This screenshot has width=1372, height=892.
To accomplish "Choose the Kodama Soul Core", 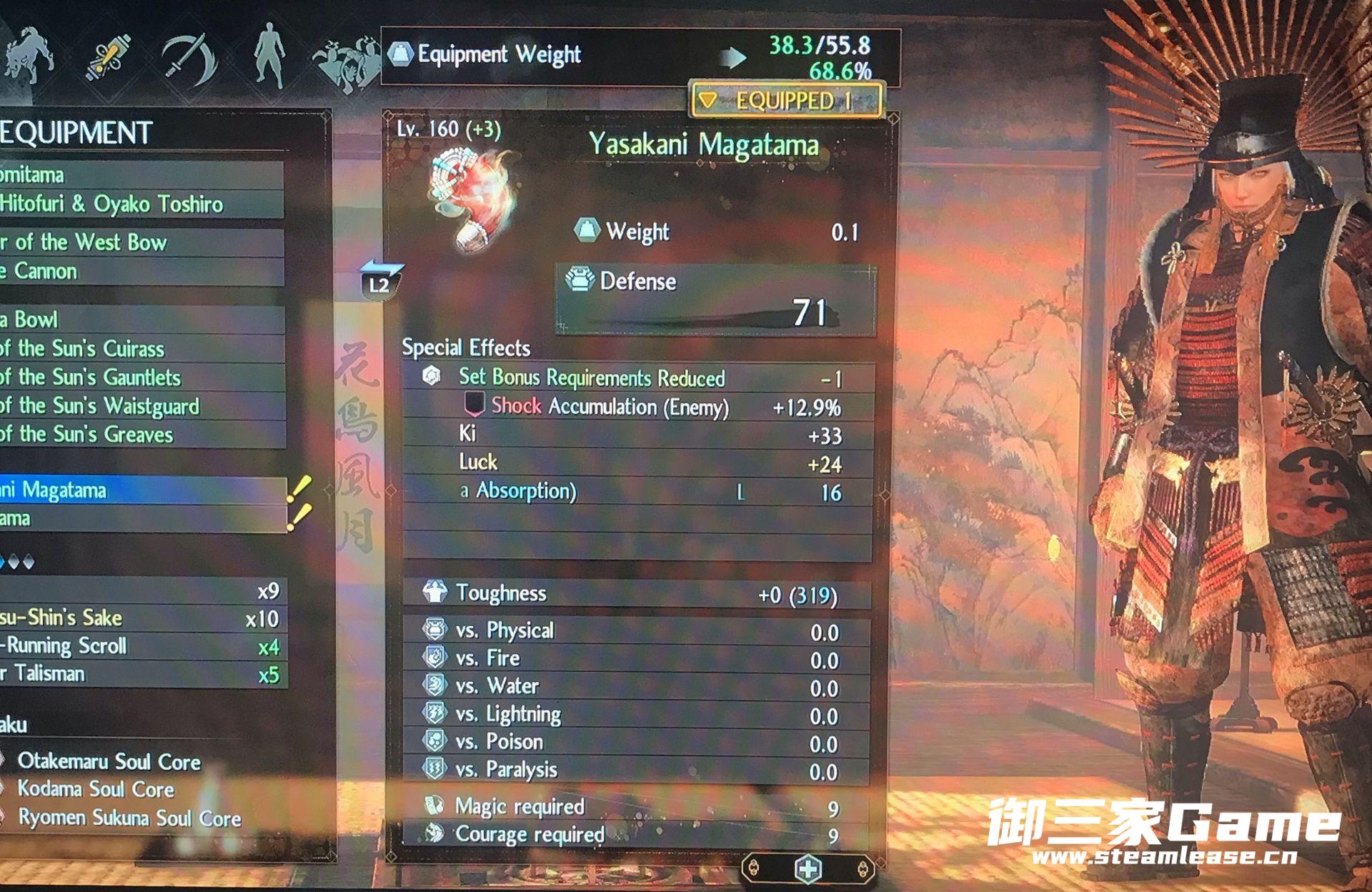I will click(96, 789).
